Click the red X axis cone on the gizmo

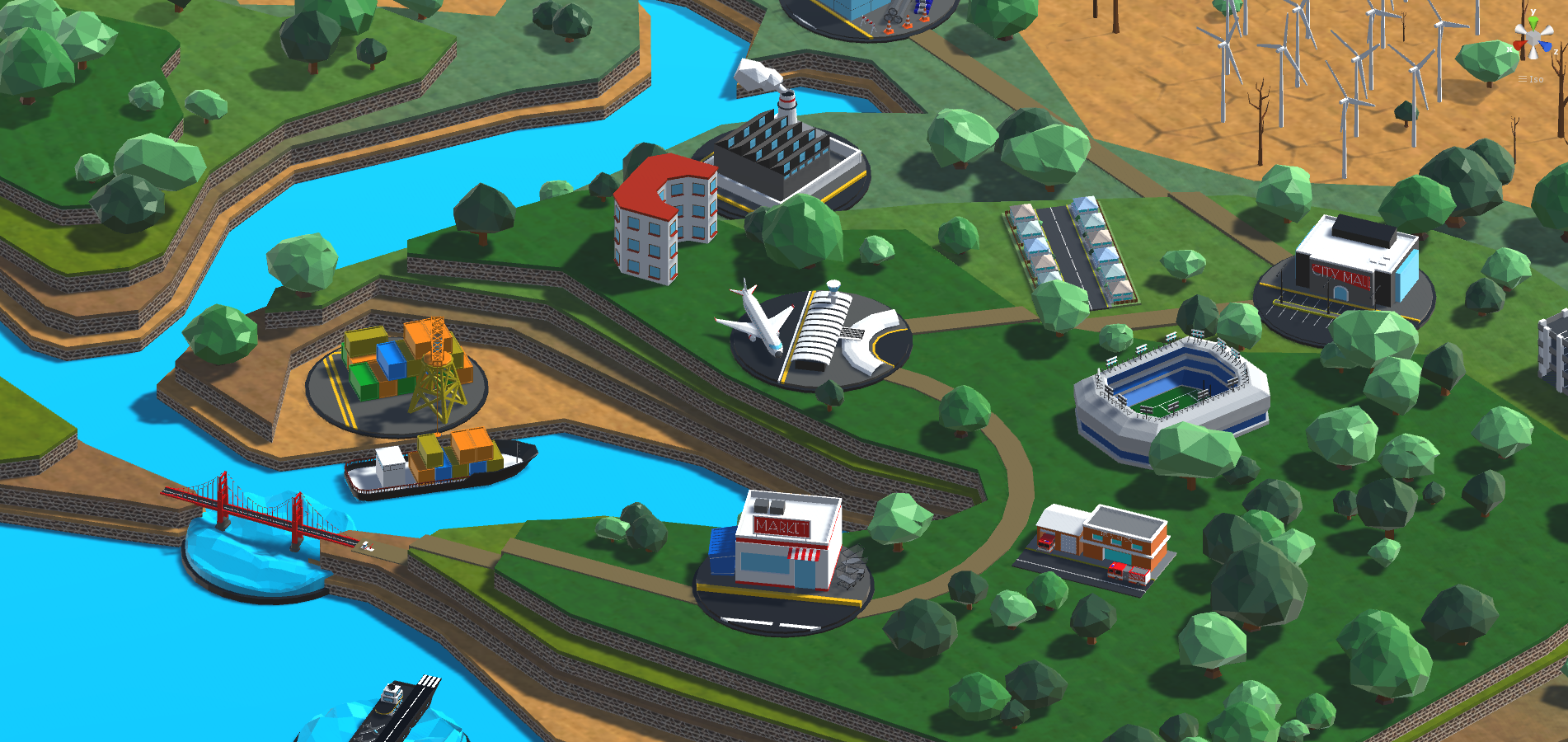click(x=1519, y=45)
